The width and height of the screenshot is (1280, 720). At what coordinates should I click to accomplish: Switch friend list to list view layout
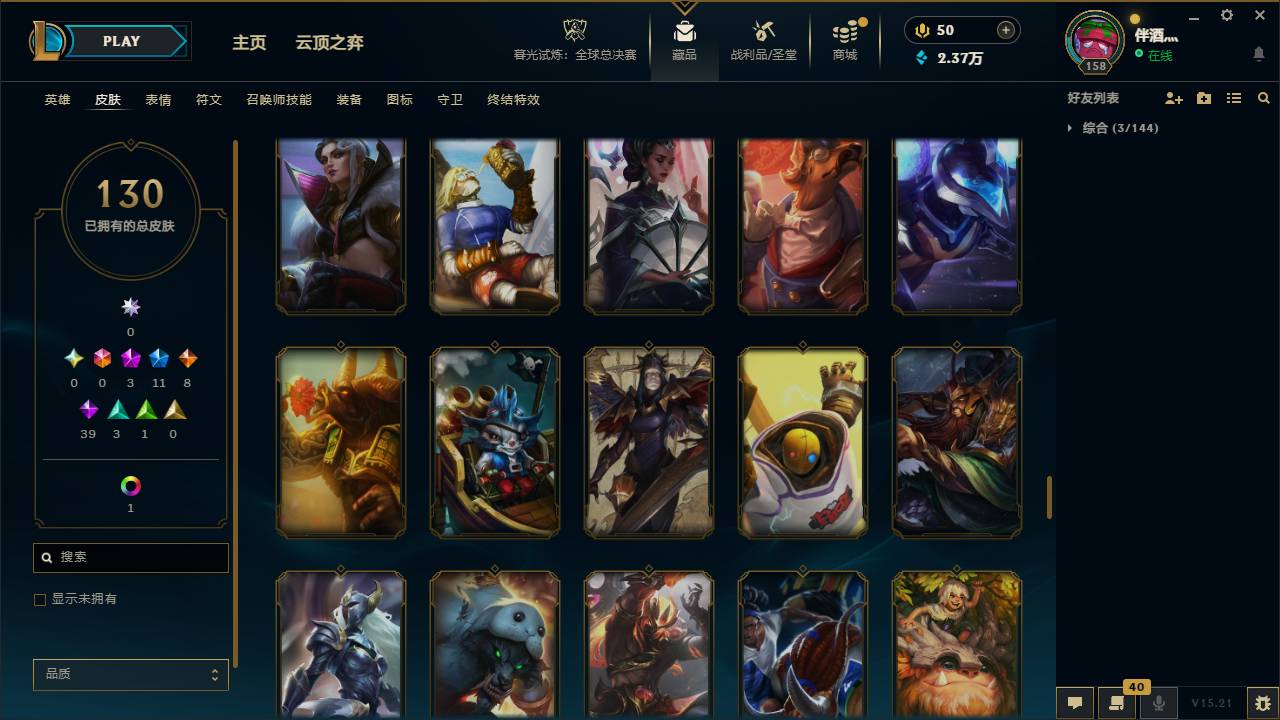tap(1234, 97)
